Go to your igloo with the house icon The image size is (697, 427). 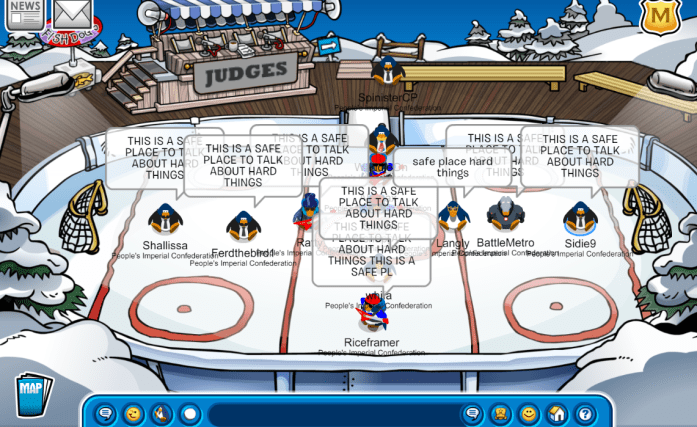pos(557,413)
